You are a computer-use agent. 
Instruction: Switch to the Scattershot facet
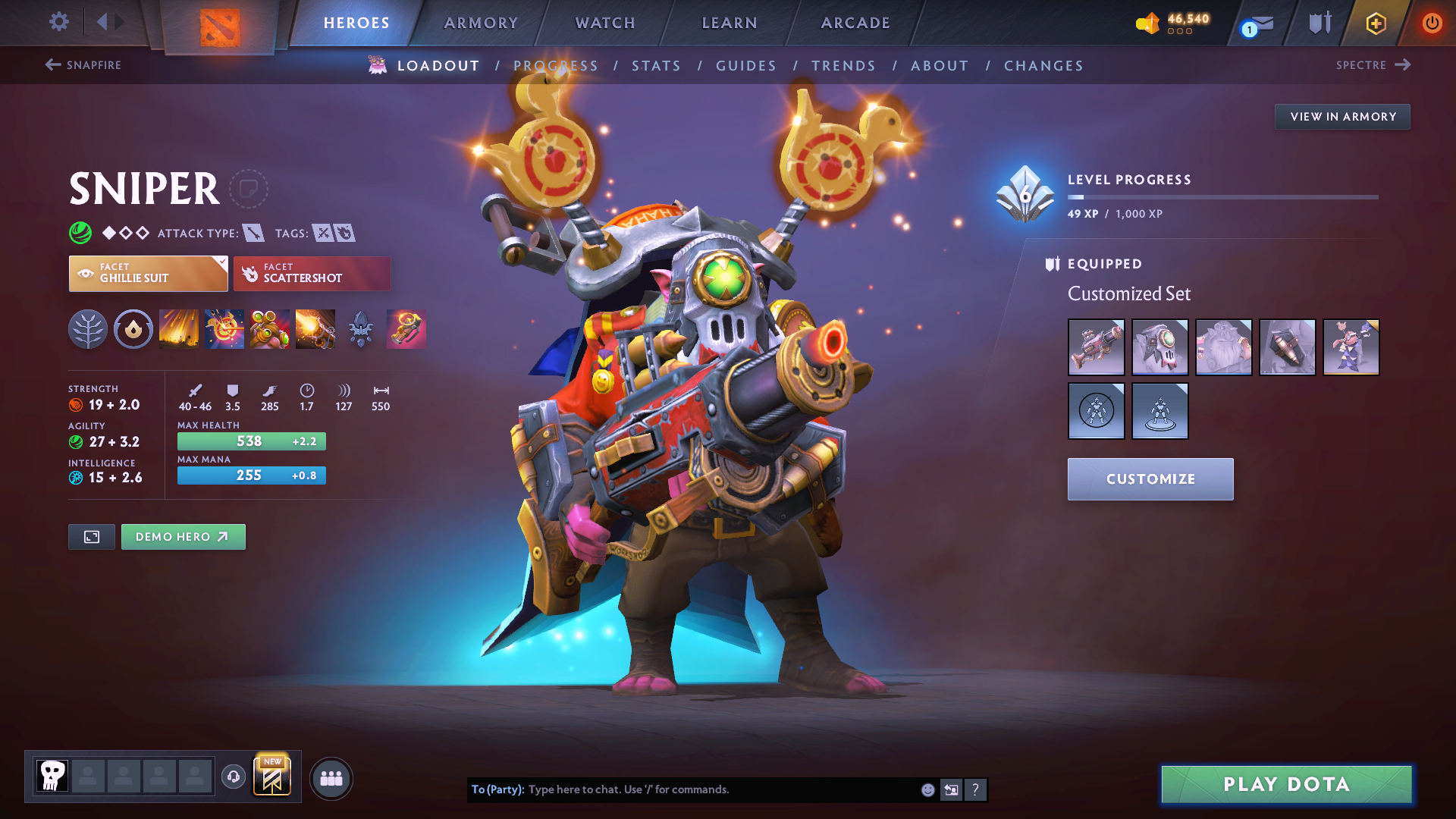pos(312,273)
